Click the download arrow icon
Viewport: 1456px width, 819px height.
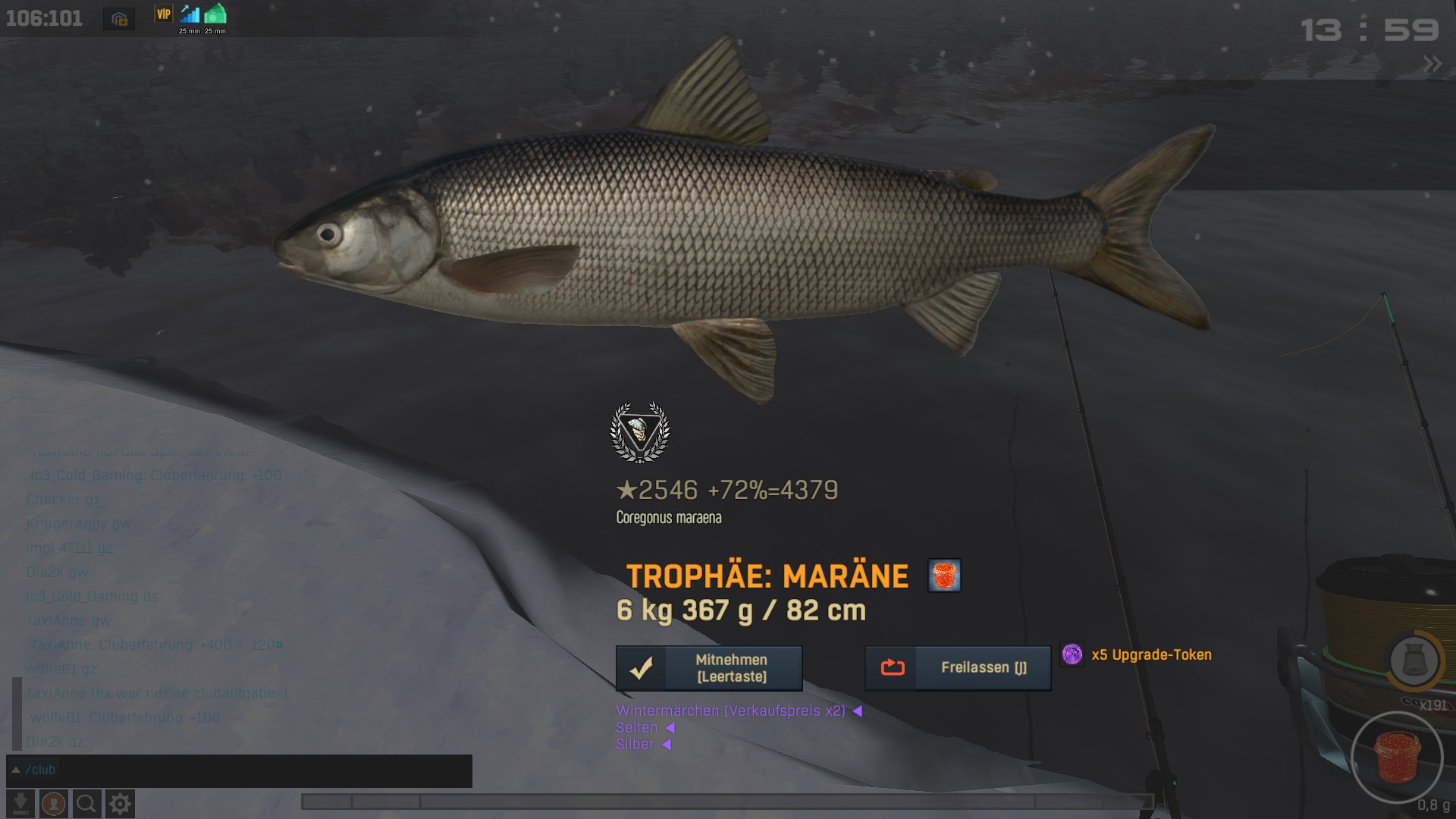coord(20,804)
